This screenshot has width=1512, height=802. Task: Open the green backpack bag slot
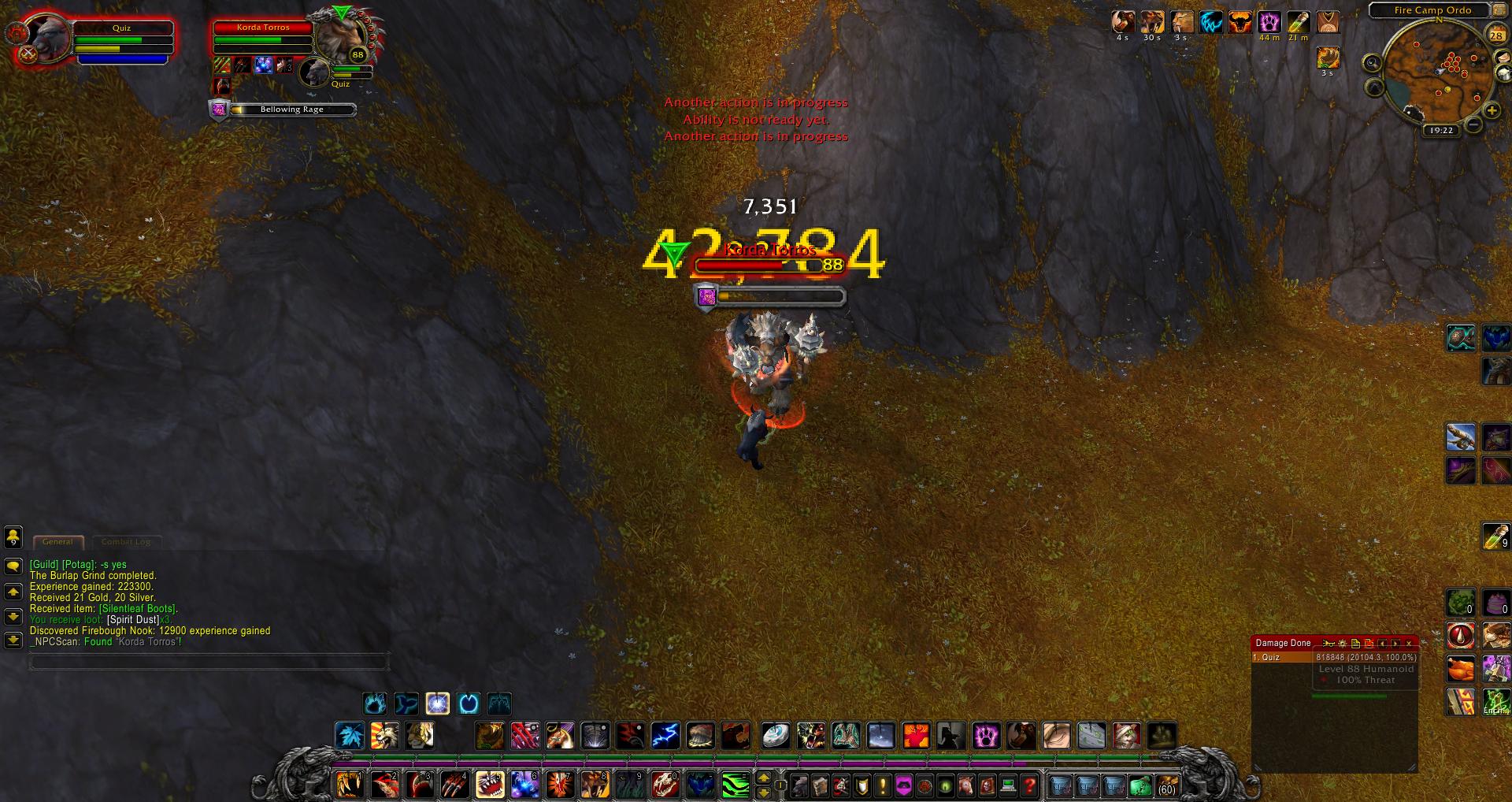point(1140,785)
